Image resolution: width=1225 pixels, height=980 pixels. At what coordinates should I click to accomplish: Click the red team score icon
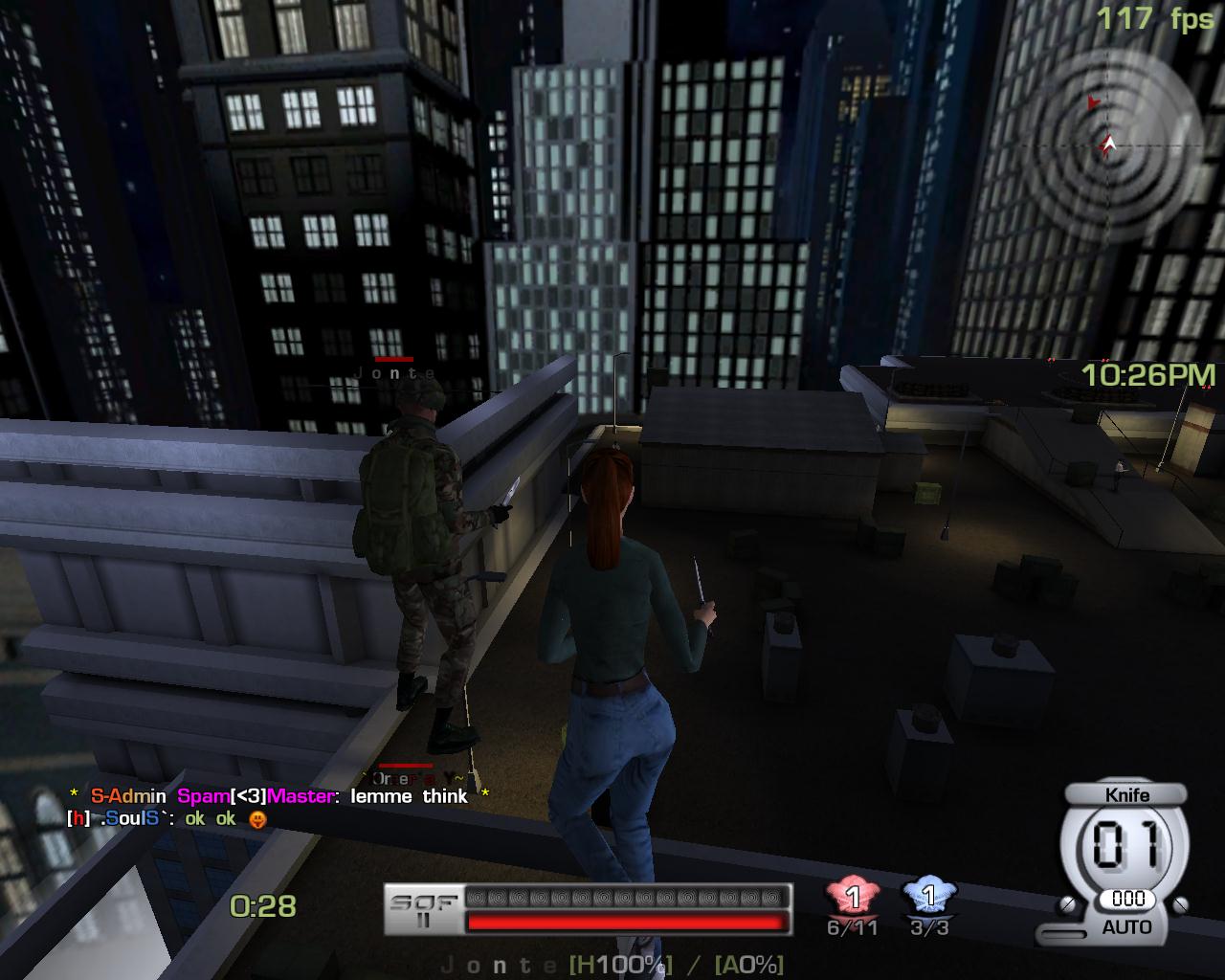[x=852, y=898]
